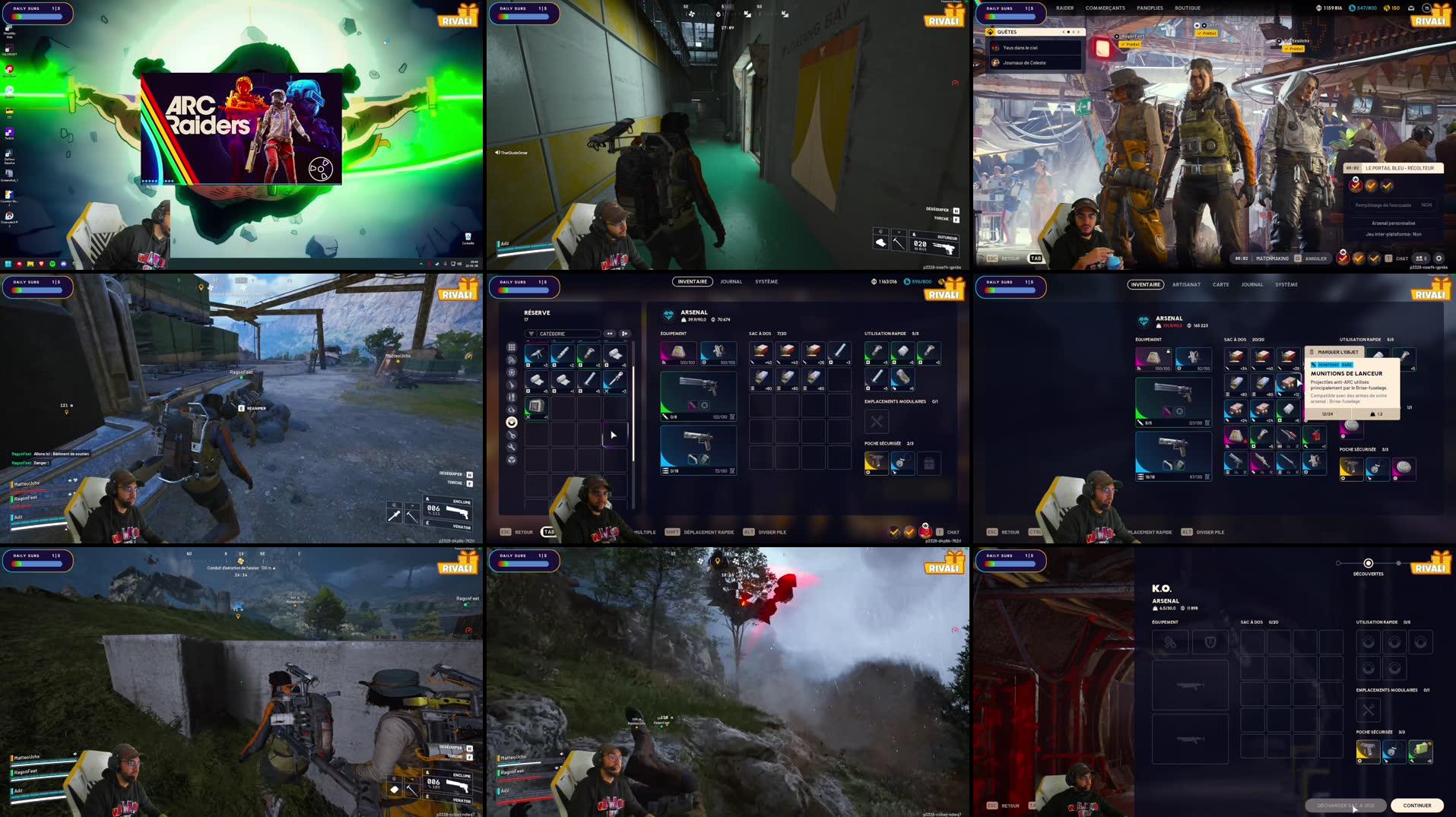Screen dimensions: 1456x817
Task: Toggle Jeu inter-plateforme setting
Action: (x=1394, y=234)
